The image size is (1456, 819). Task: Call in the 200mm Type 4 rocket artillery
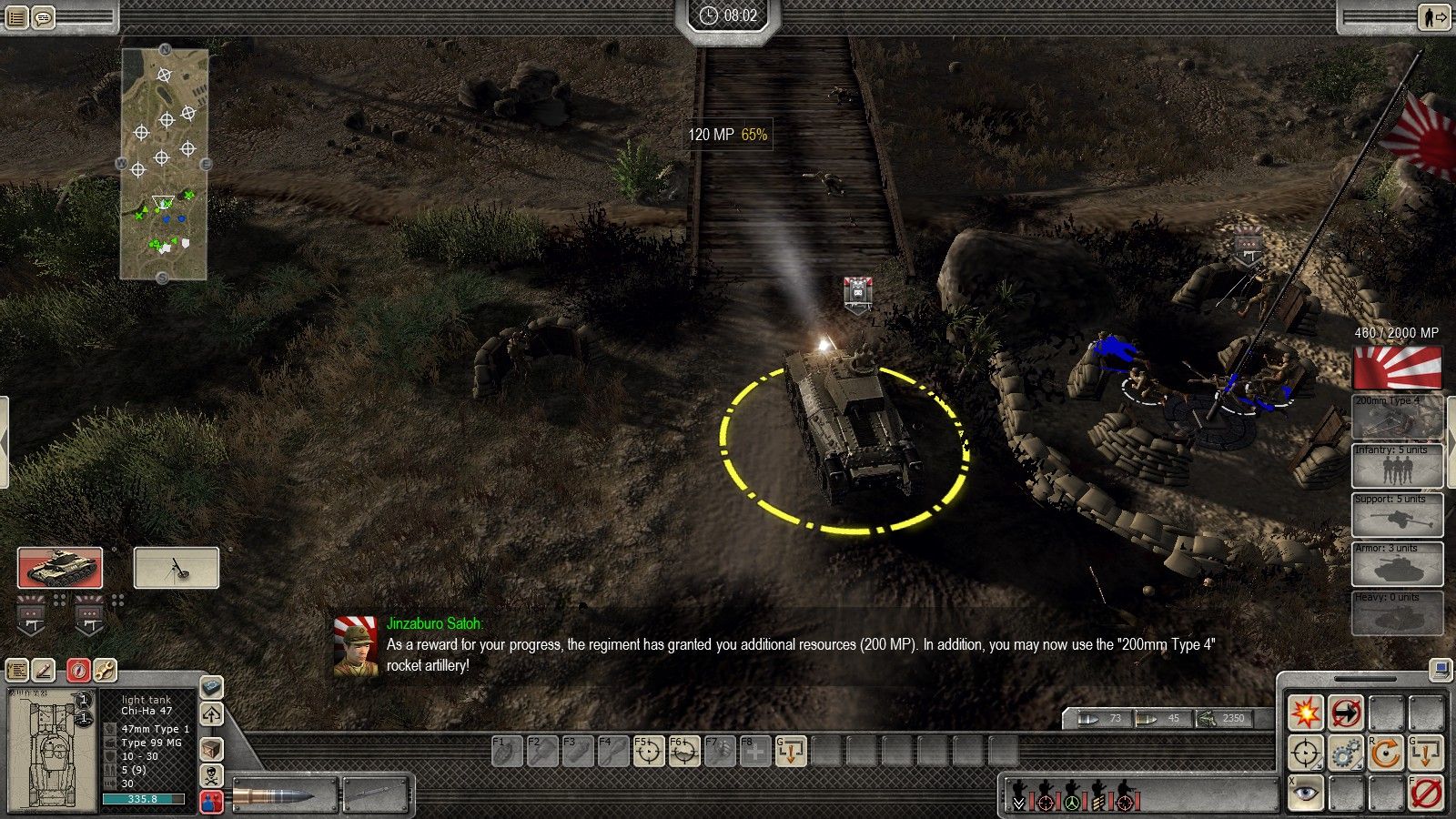[1397, 417]
